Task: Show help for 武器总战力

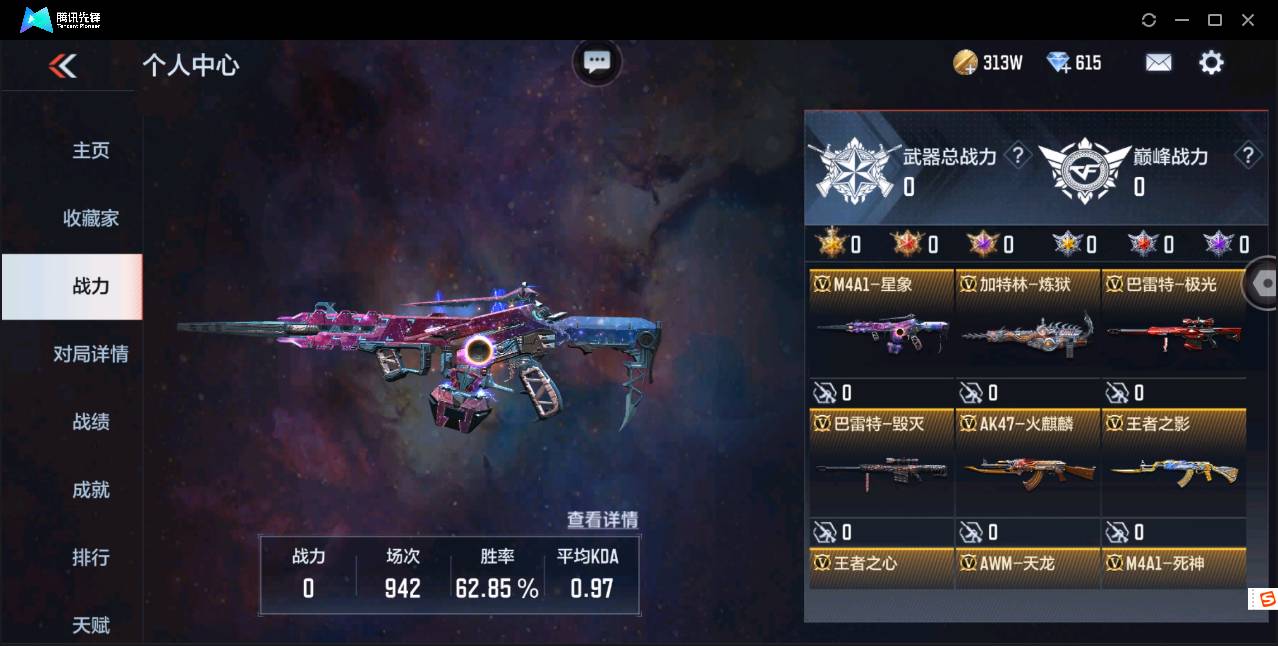Action: tap(1018, 156)
